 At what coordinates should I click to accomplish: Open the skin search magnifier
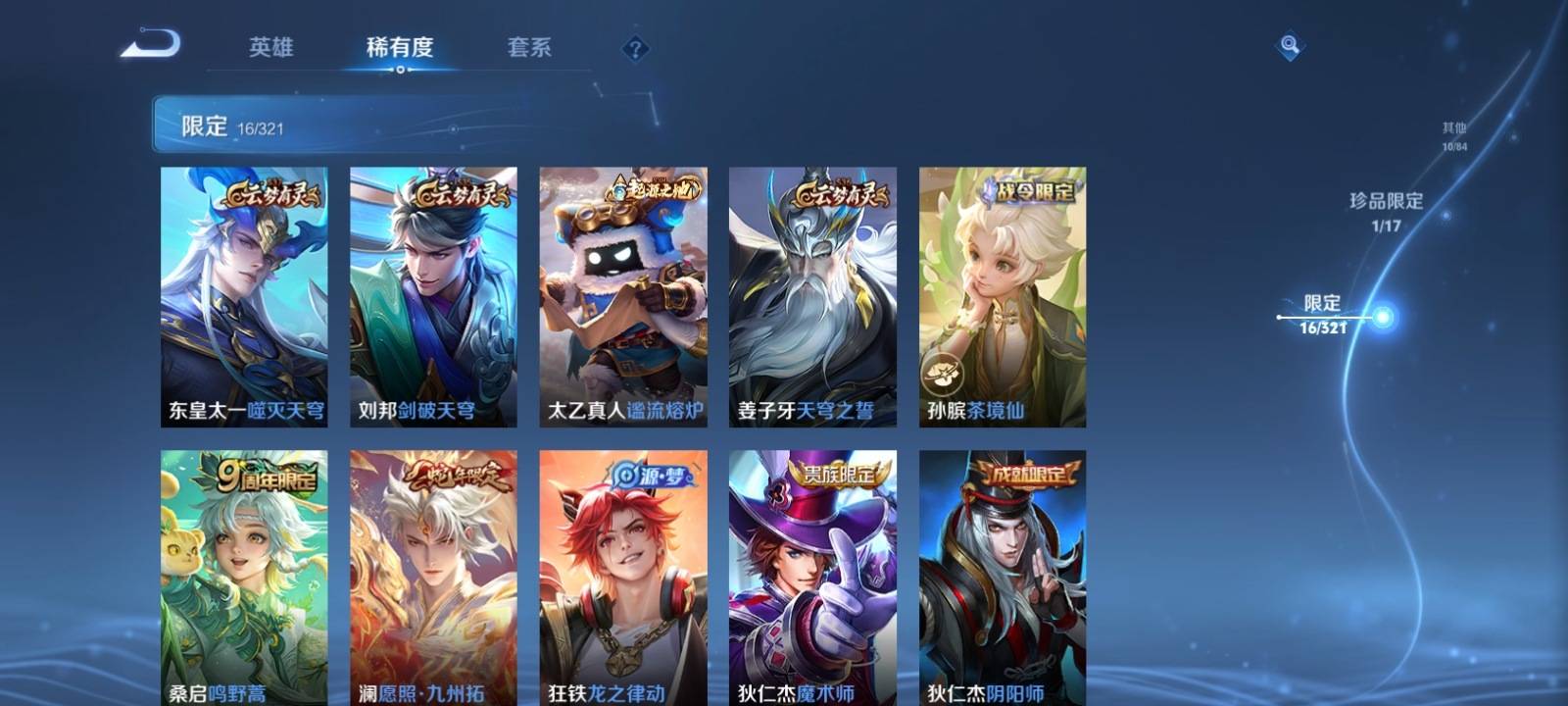click(1290, 45)
